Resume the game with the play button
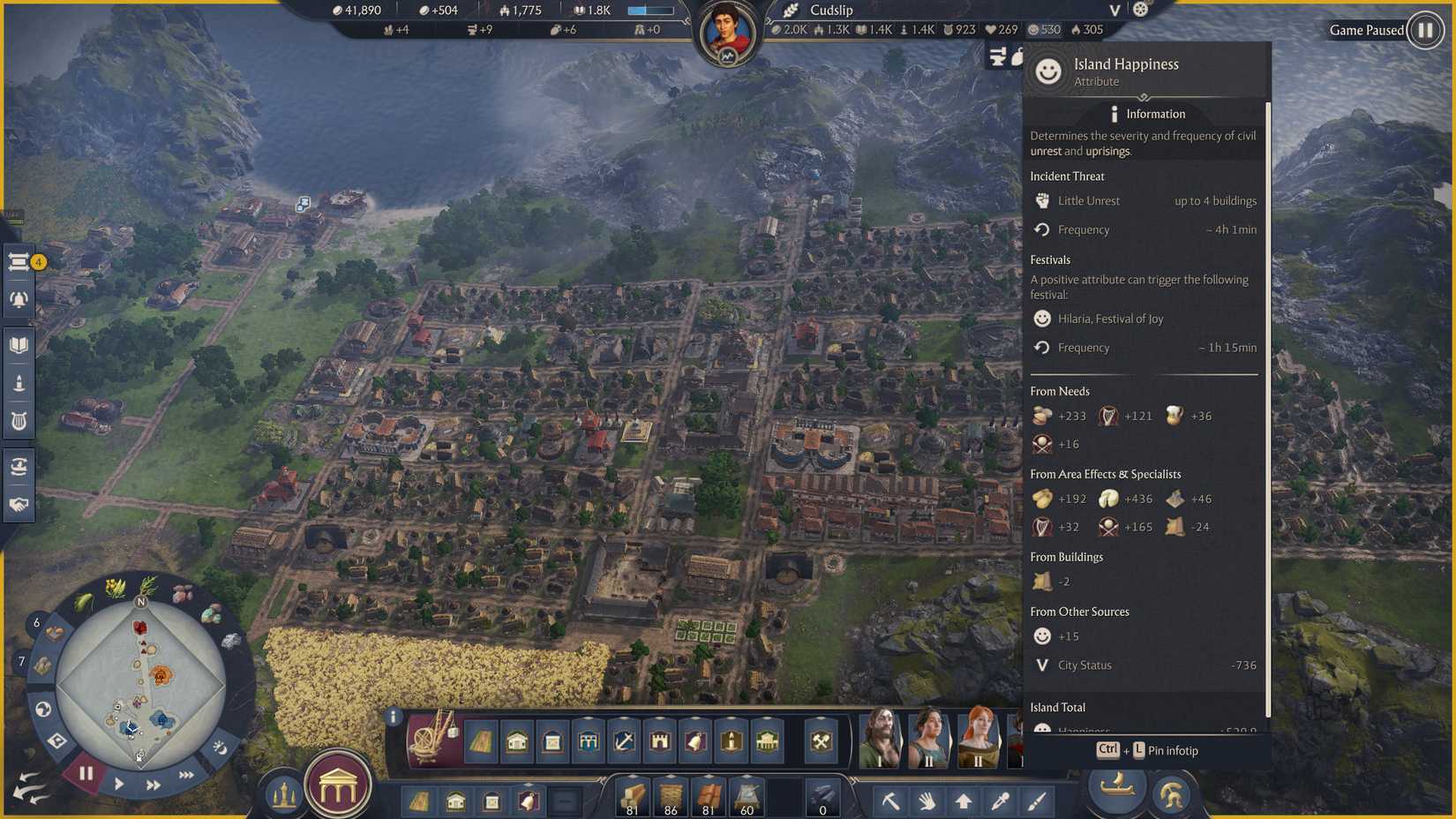Screen dimensions: 1456x819 click(x=119, y=785)
